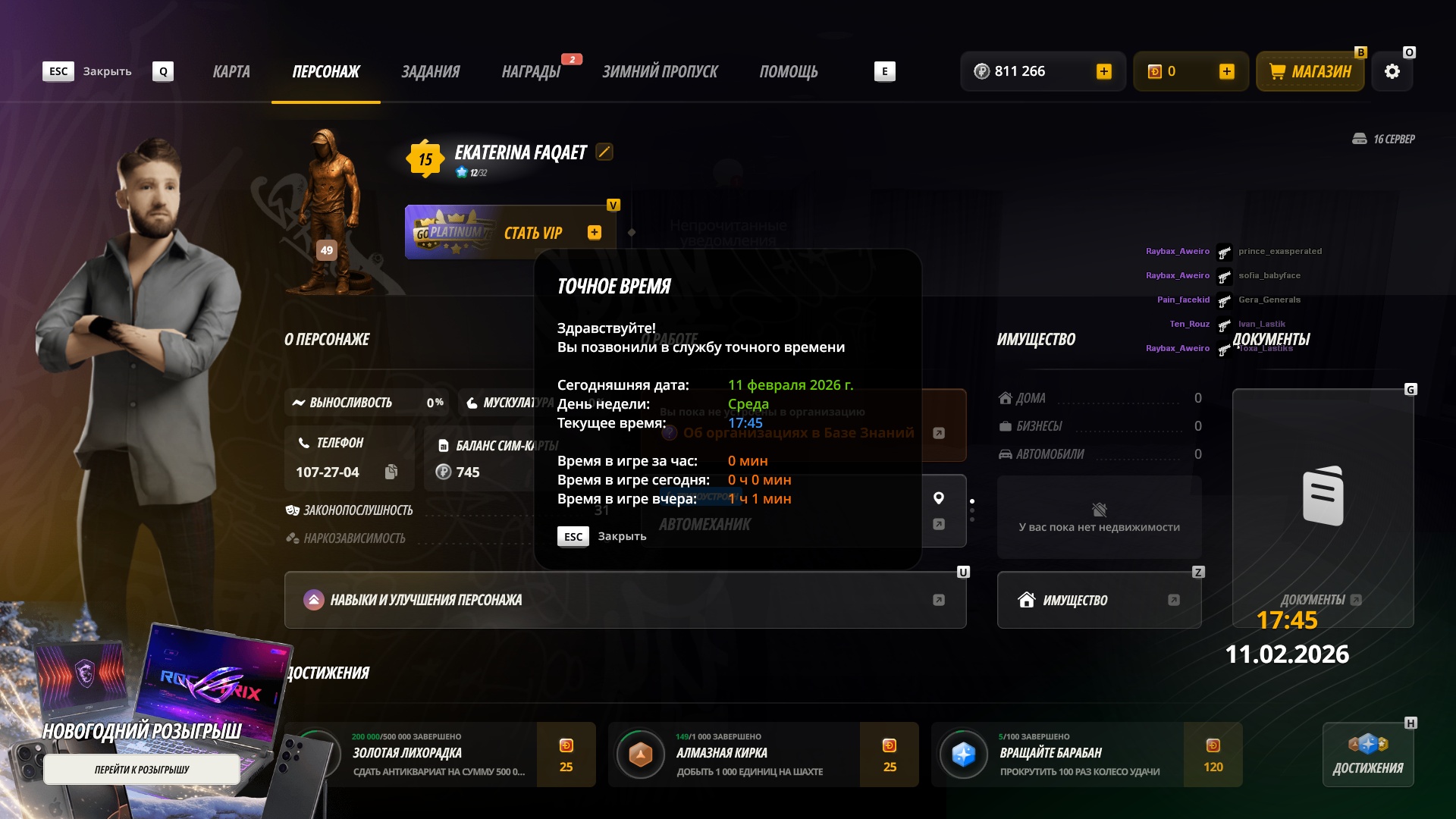Open the ДОСТИЖЕНИЯ achievements button
Screen dimensions: 1456x819
(x=1368, y=755)
